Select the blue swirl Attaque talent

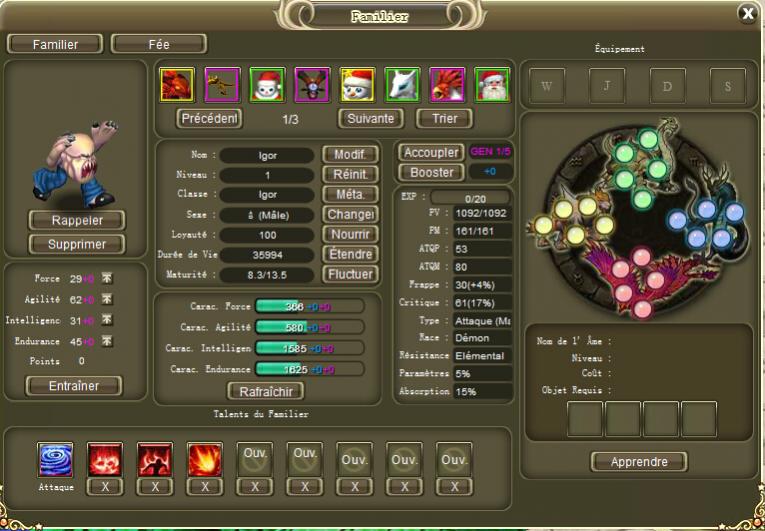point(55,460)
